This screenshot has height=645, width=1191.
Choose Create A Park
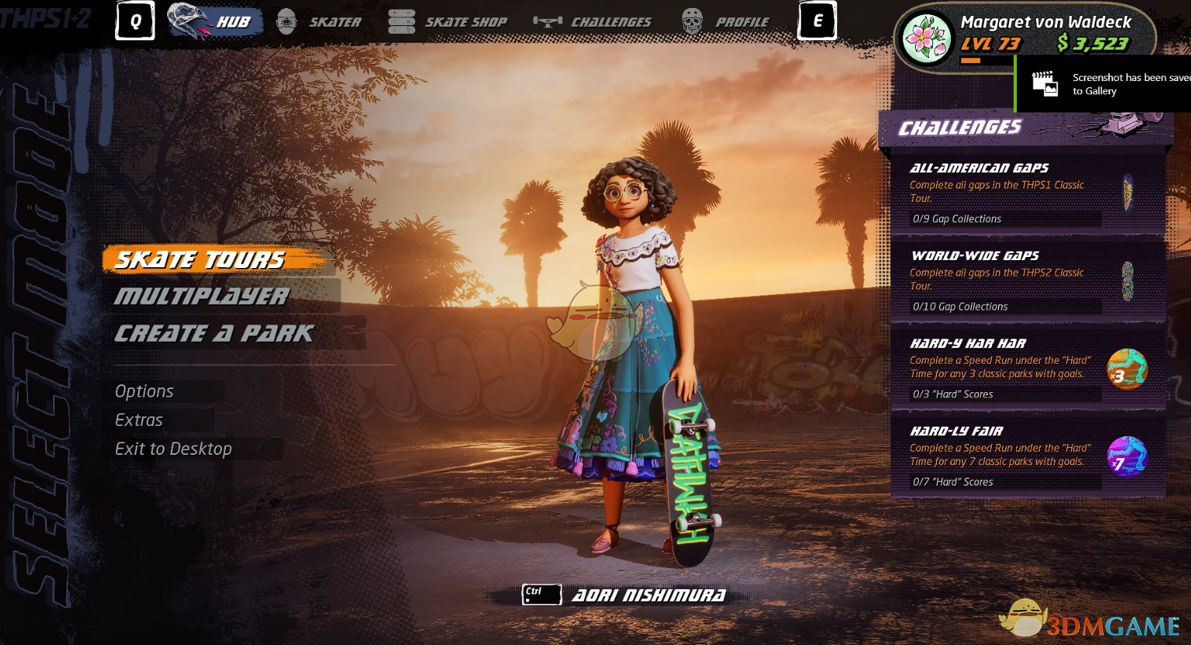[214, 333]
